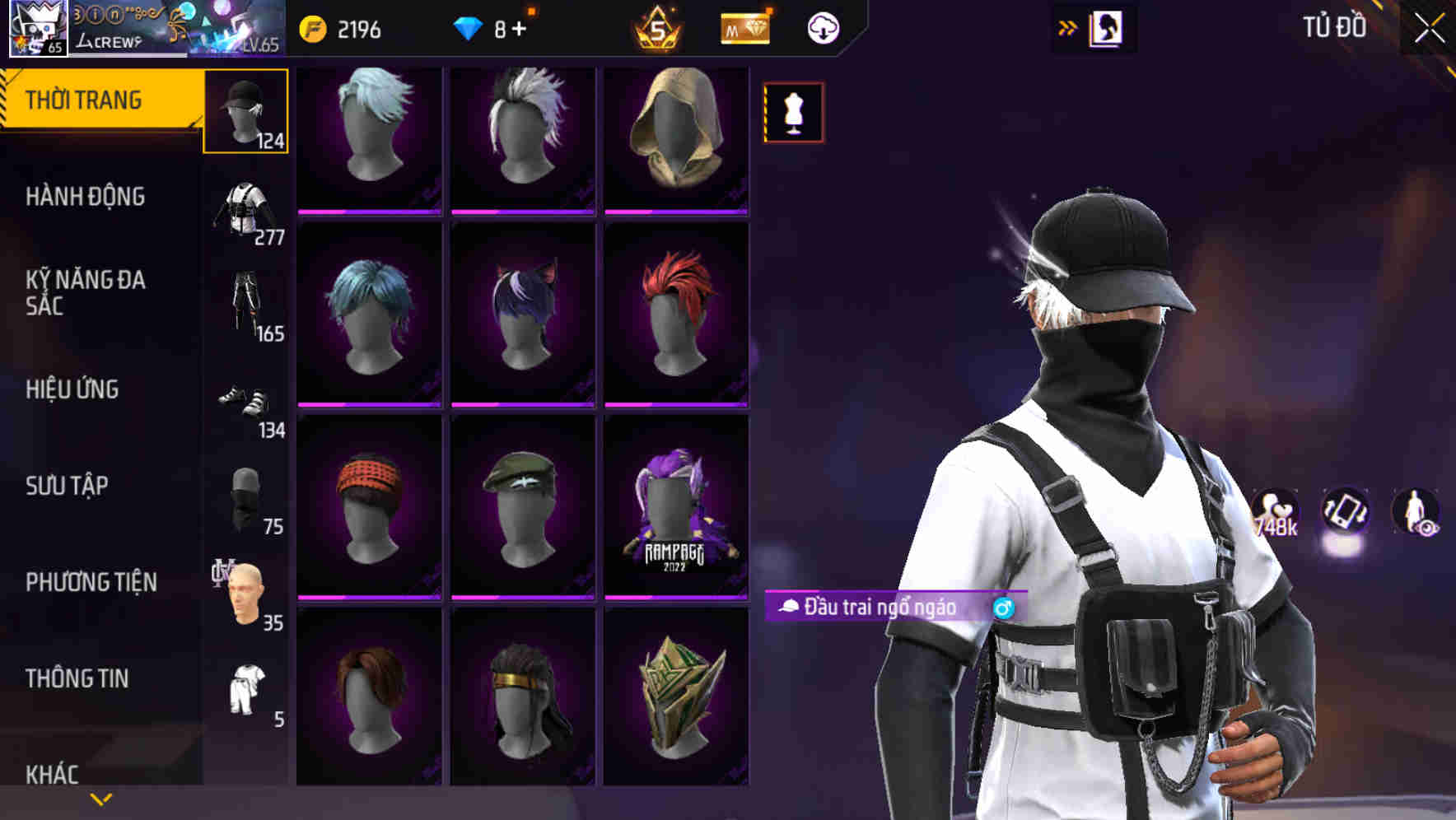Click the 'Đầu trai ngổ ngáo' item name

[x=877, y=608]
